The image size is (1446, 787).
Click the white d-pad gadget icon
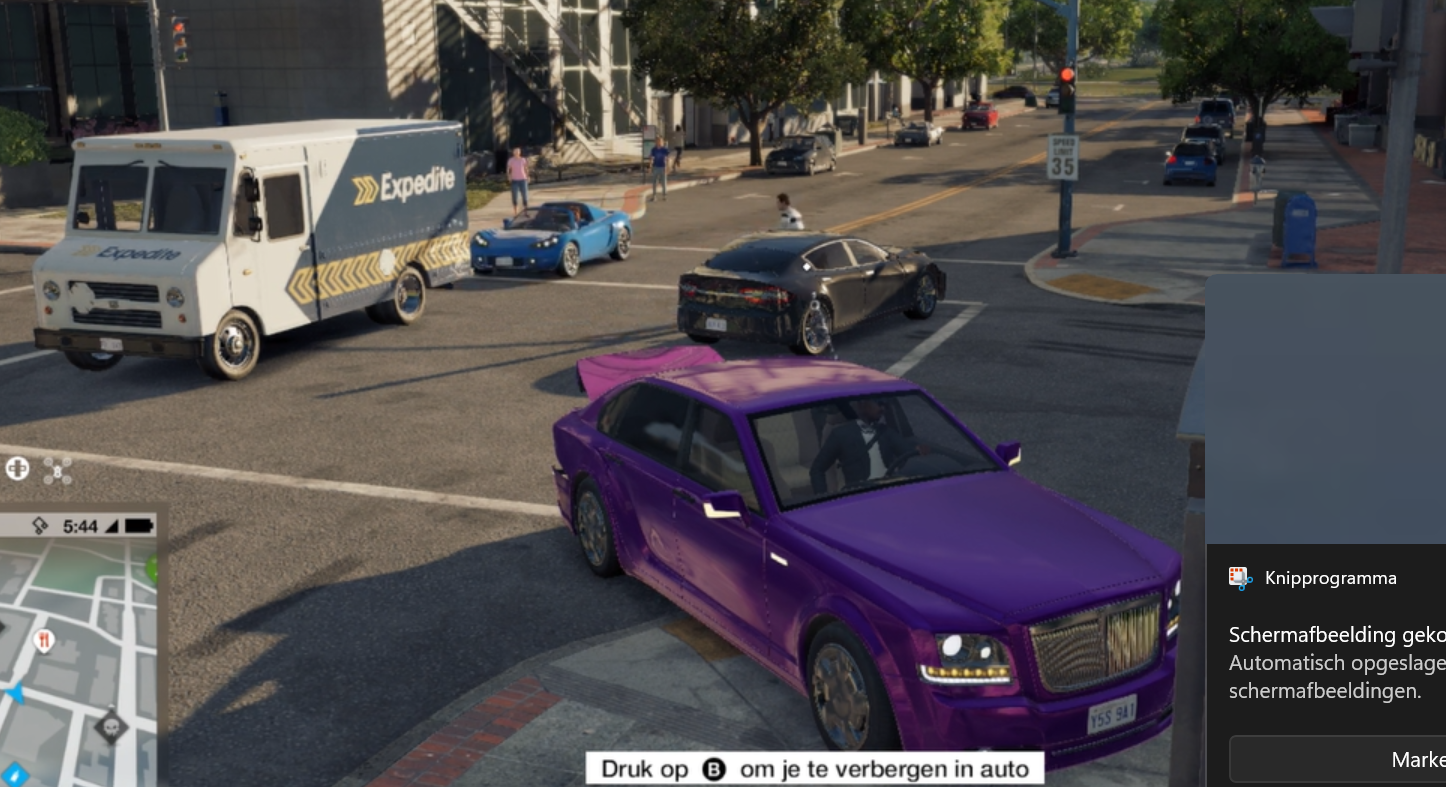pos(17,468)
